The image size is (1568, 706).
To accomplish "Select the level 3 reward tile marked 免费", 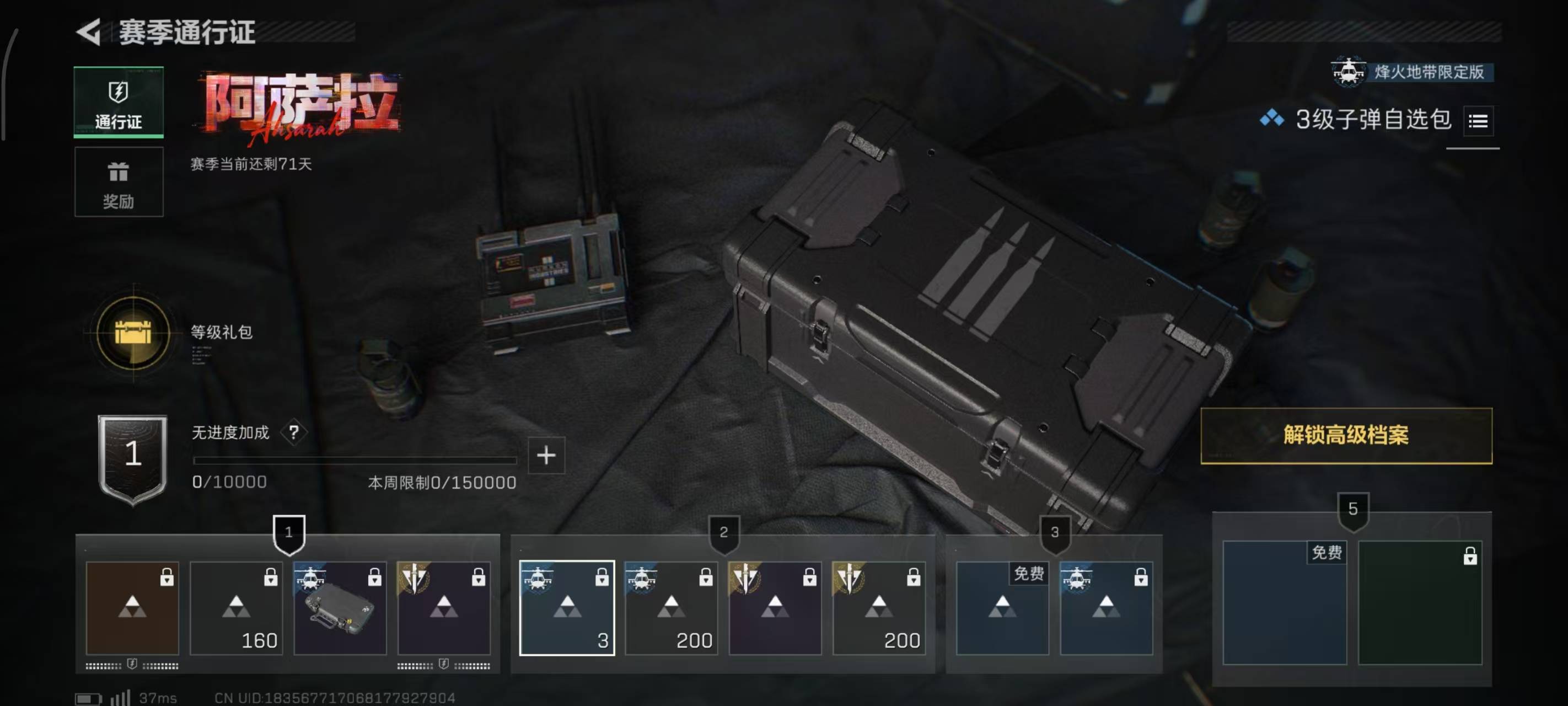I will pyautogui.click(x=1002, y=608).
